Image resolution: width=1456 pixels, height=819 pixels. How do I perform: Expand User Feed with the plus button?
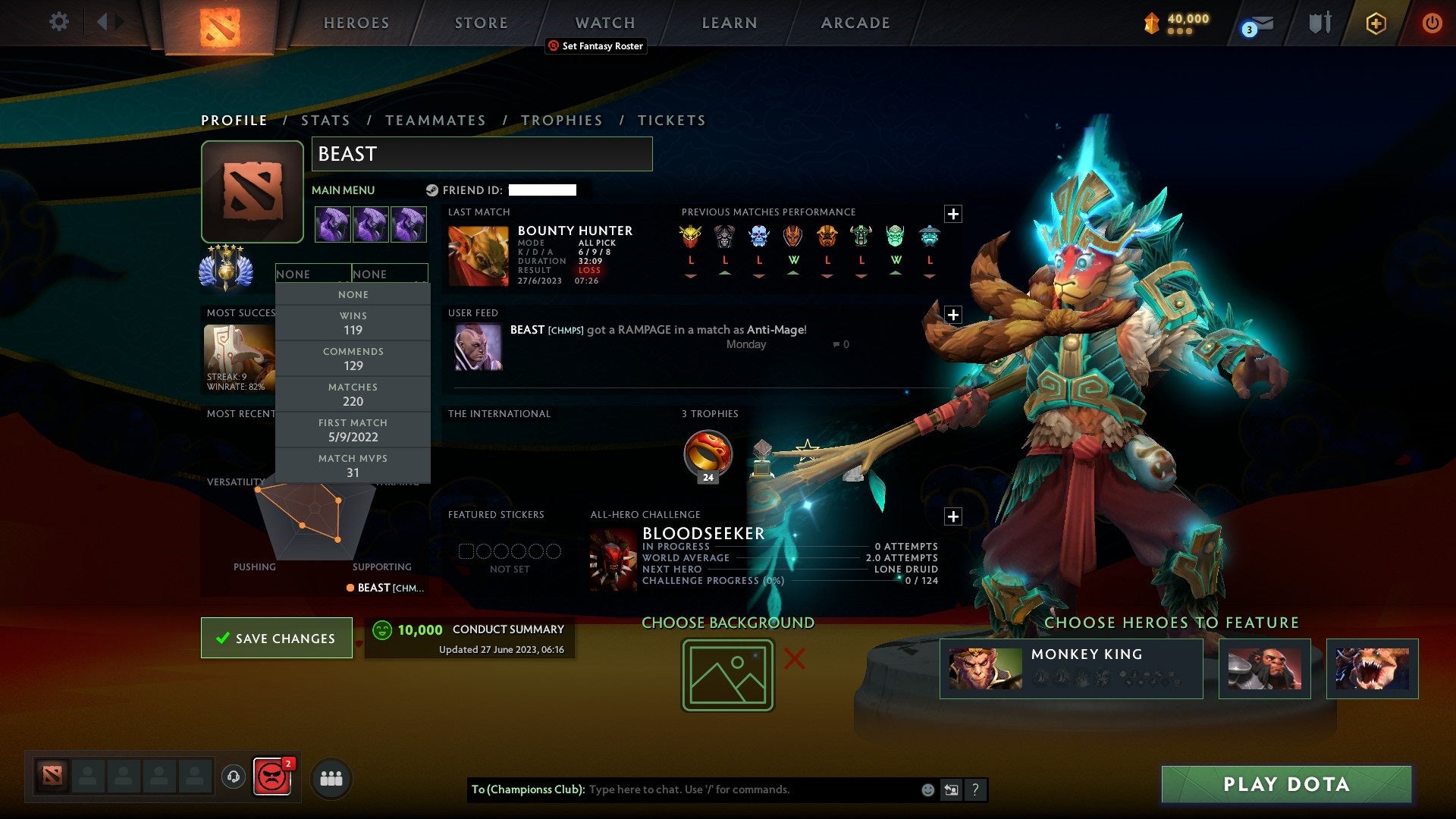(954, 313)
